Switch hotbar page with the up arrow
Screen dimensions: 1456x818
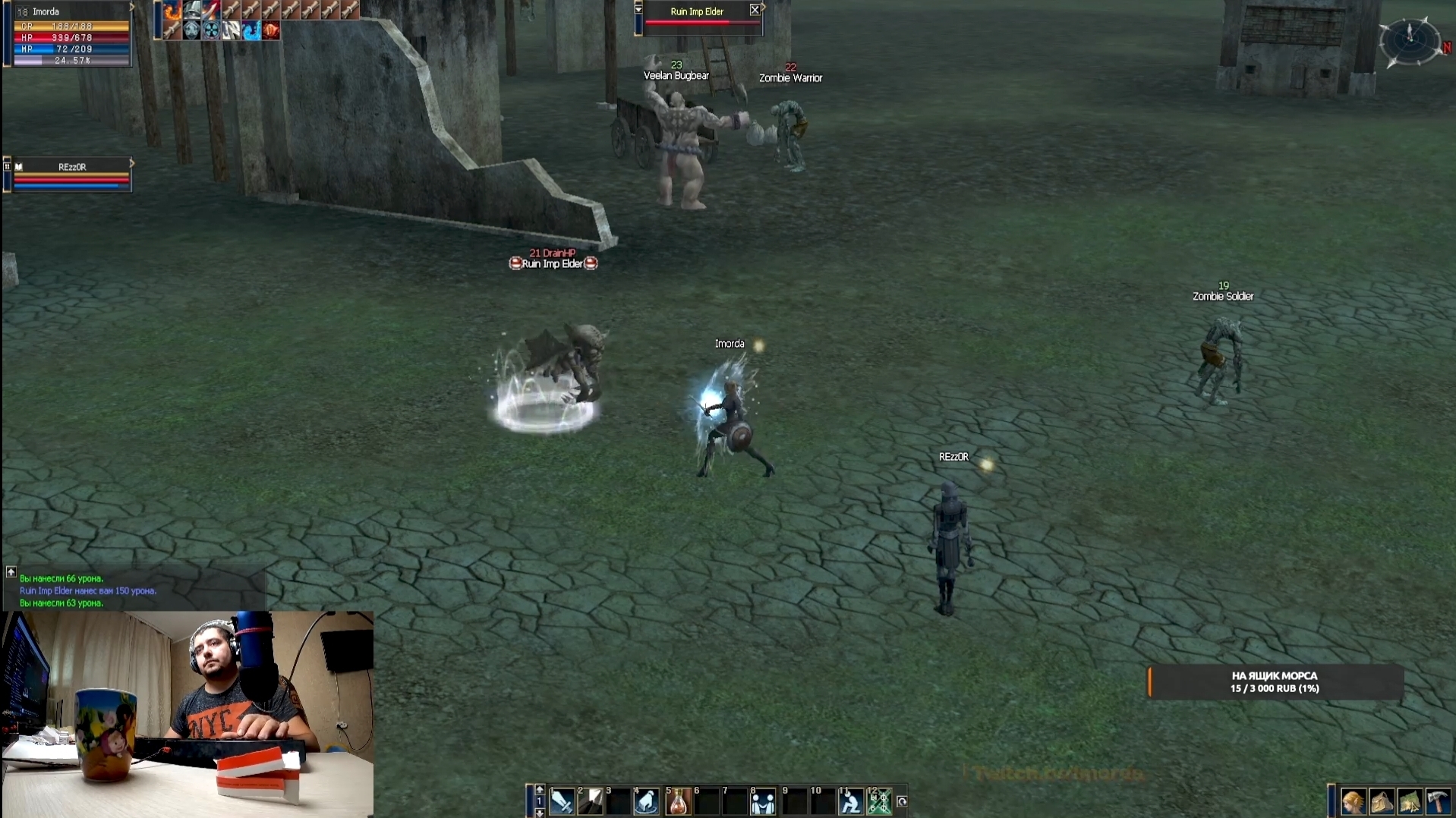[x=540, y=789]
